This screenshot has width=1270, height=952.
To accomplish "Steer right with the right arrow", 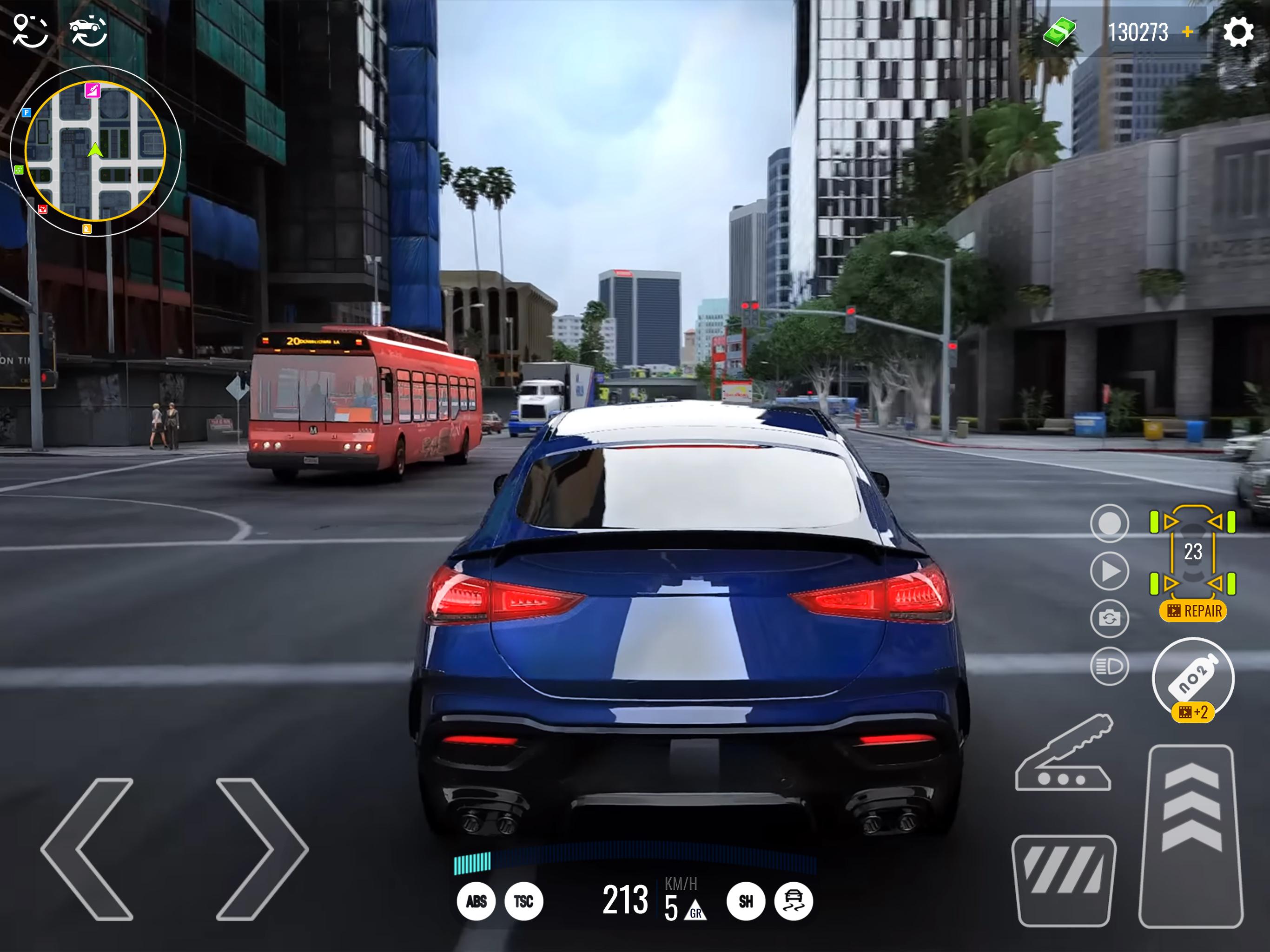I will click(261, 849).
